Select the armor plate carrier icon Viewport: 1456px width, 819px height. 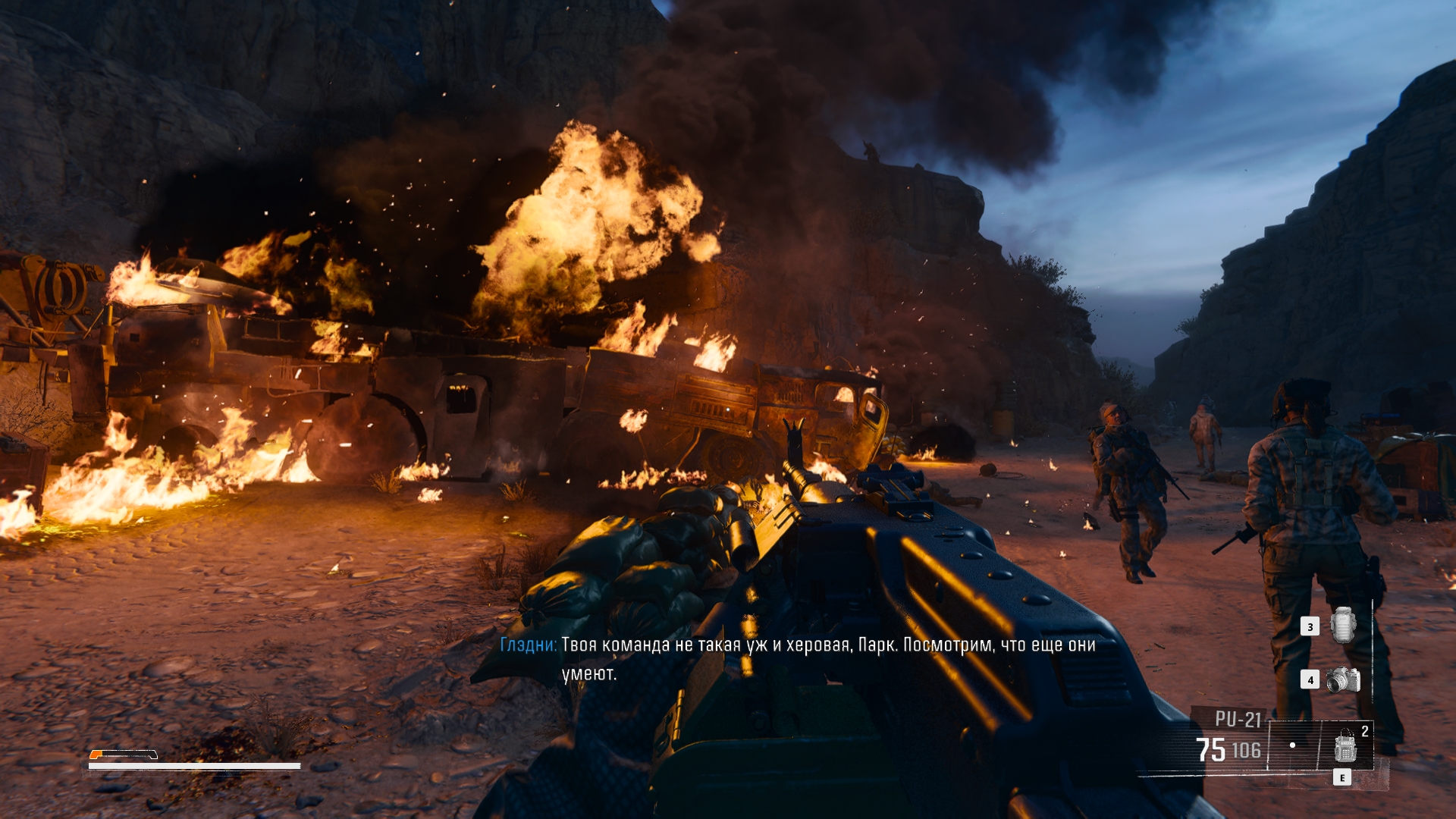tap(1343, 626)
